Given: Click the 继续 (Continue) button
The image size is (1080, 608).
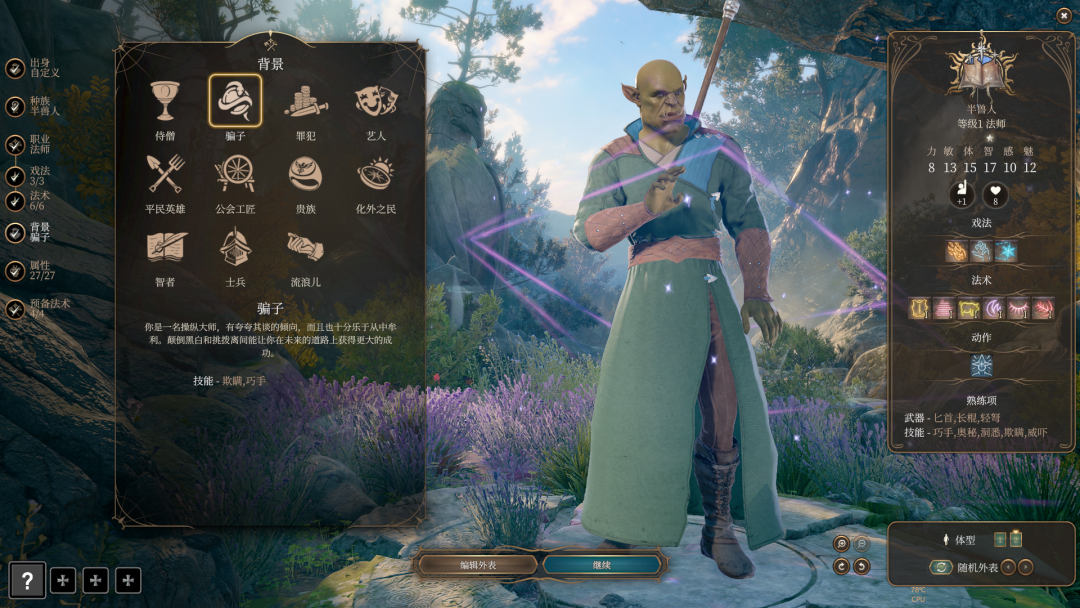Looking at the screenshot, I should [601, 565].
